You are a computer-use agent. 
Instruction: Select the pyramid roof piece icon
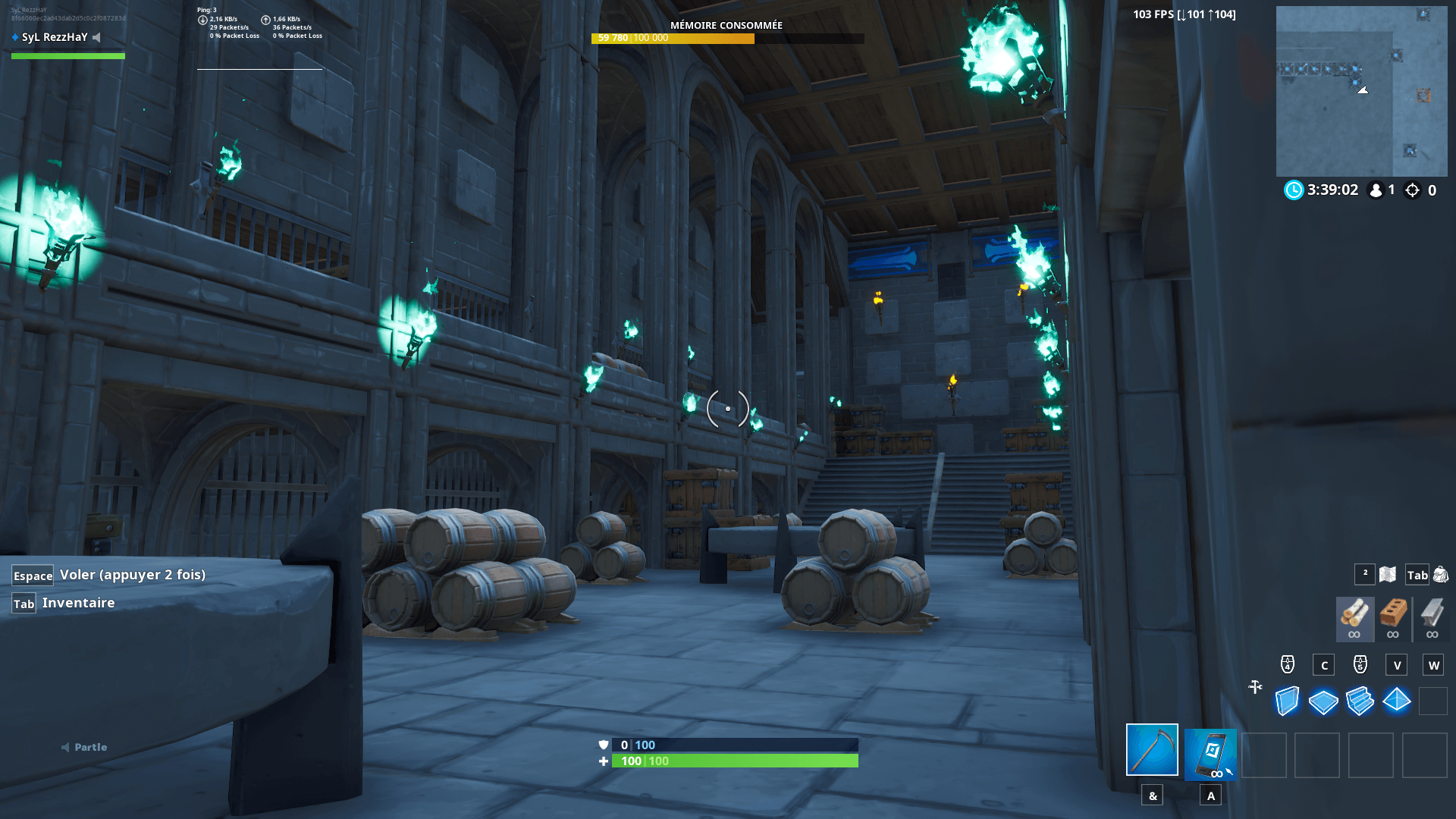[x=1397, y=703]
